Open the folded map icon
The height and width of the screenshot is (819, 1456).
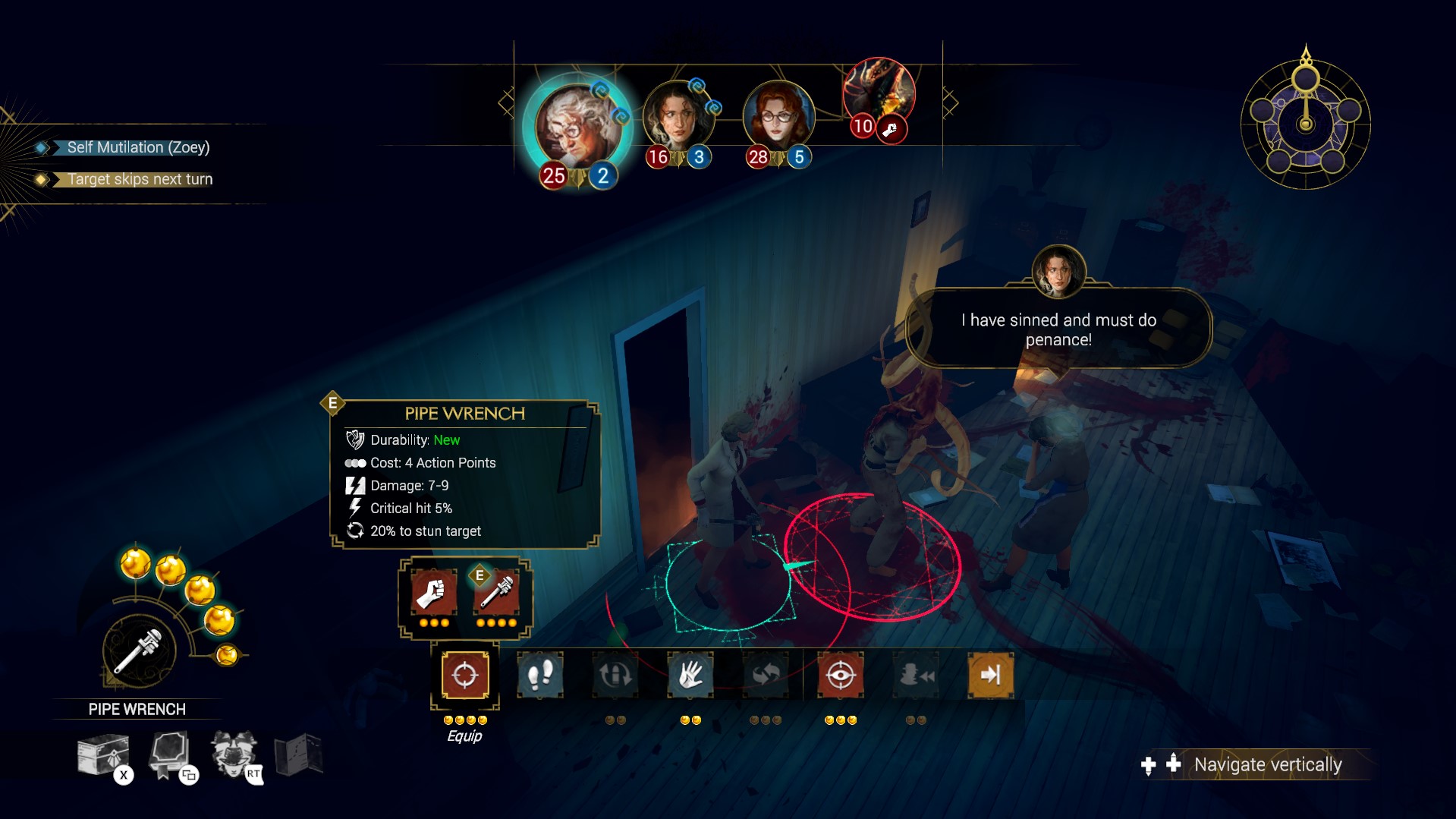[x=298, y=754]
